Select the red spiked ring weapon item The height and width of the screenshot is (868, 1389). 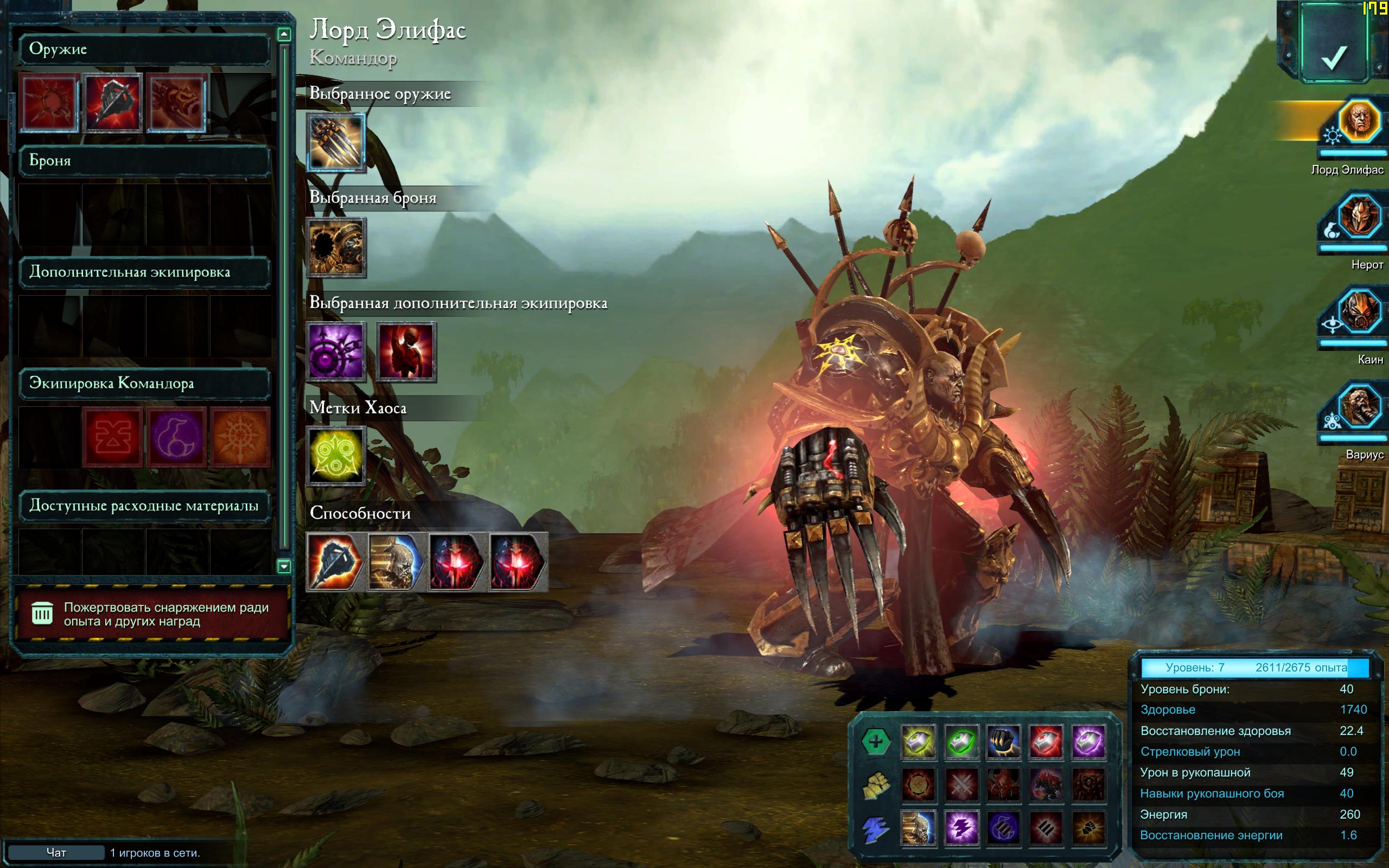49,103
